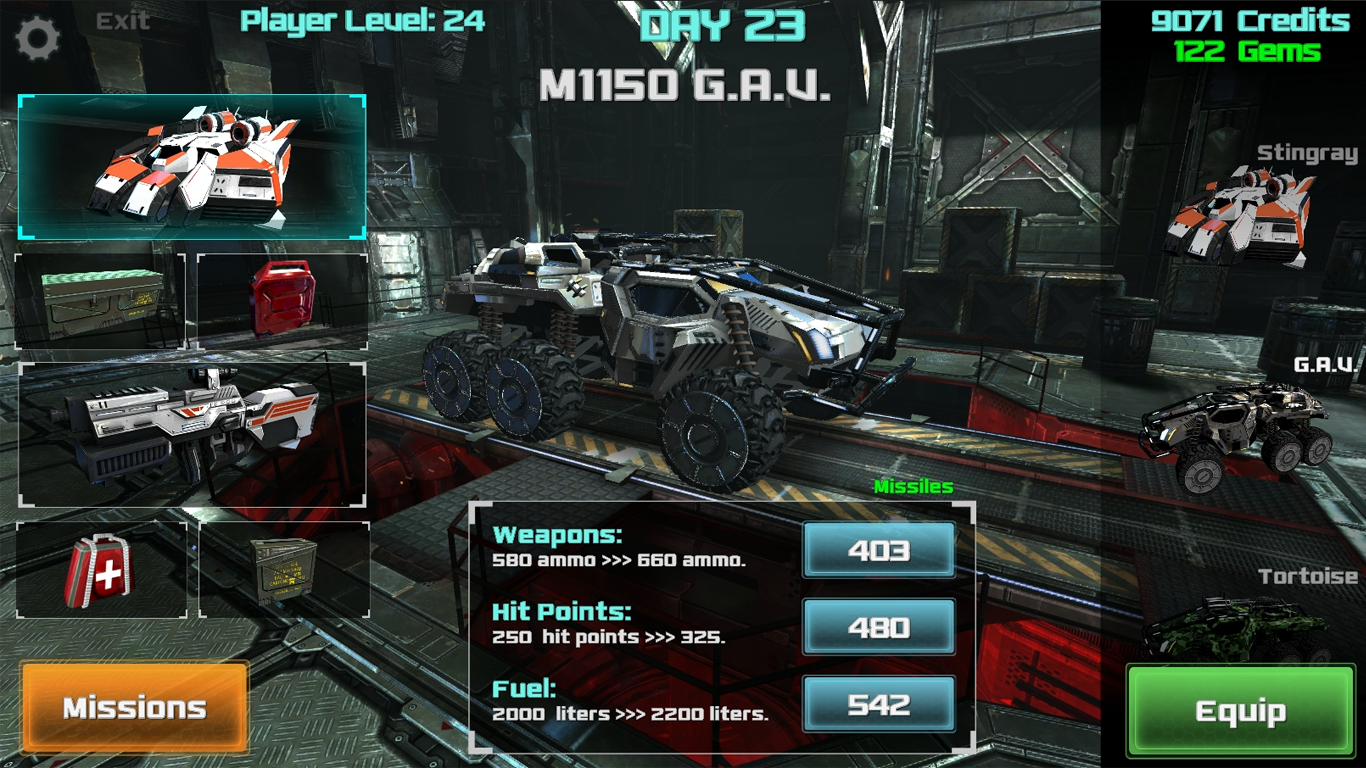Open the Missions screen
The width and height of the screenshot is (1366, 768).
tap(134, 708)
